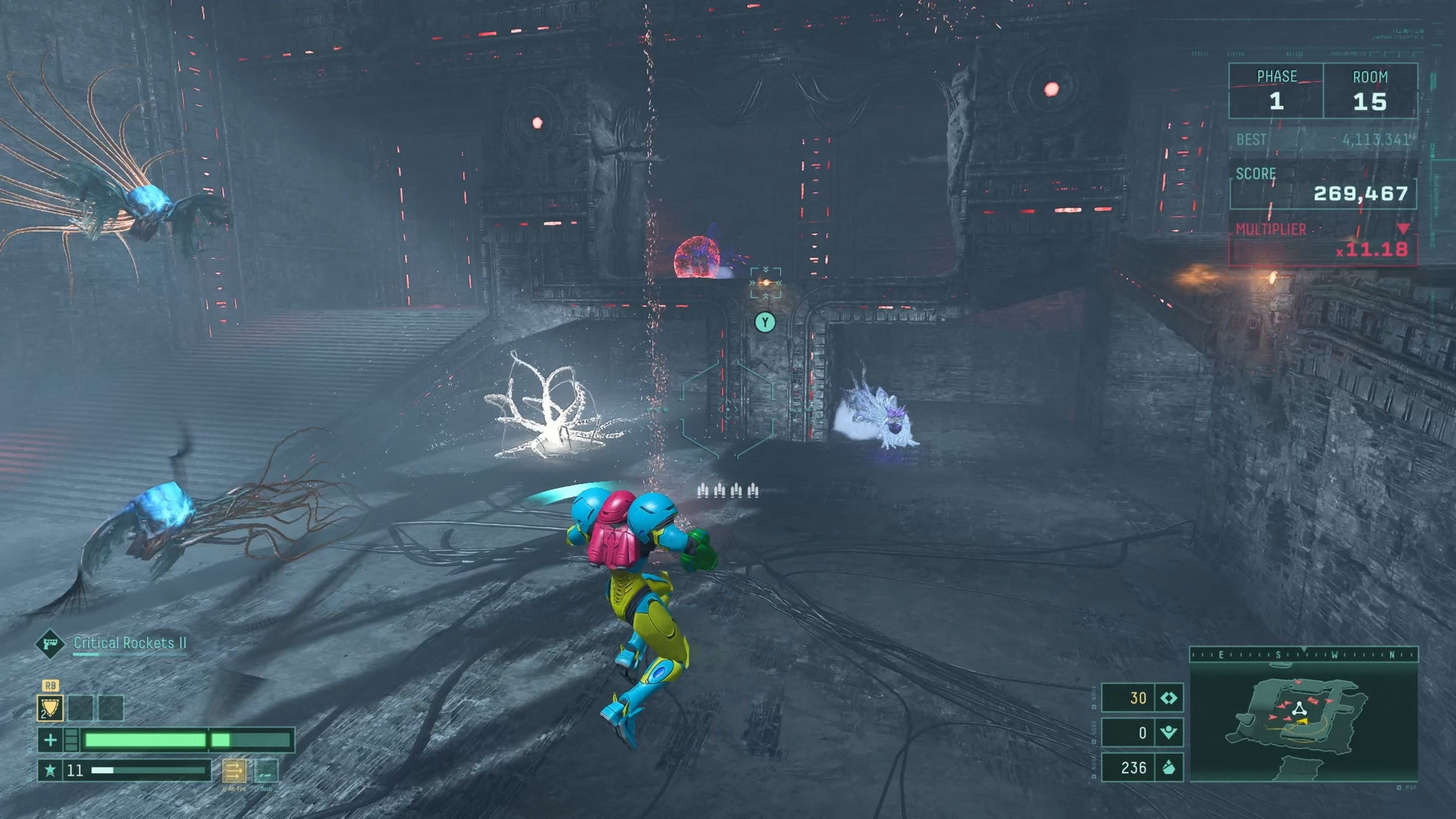
Task: Select the health cross icon on the energy bar
Action: click(52, 739)
